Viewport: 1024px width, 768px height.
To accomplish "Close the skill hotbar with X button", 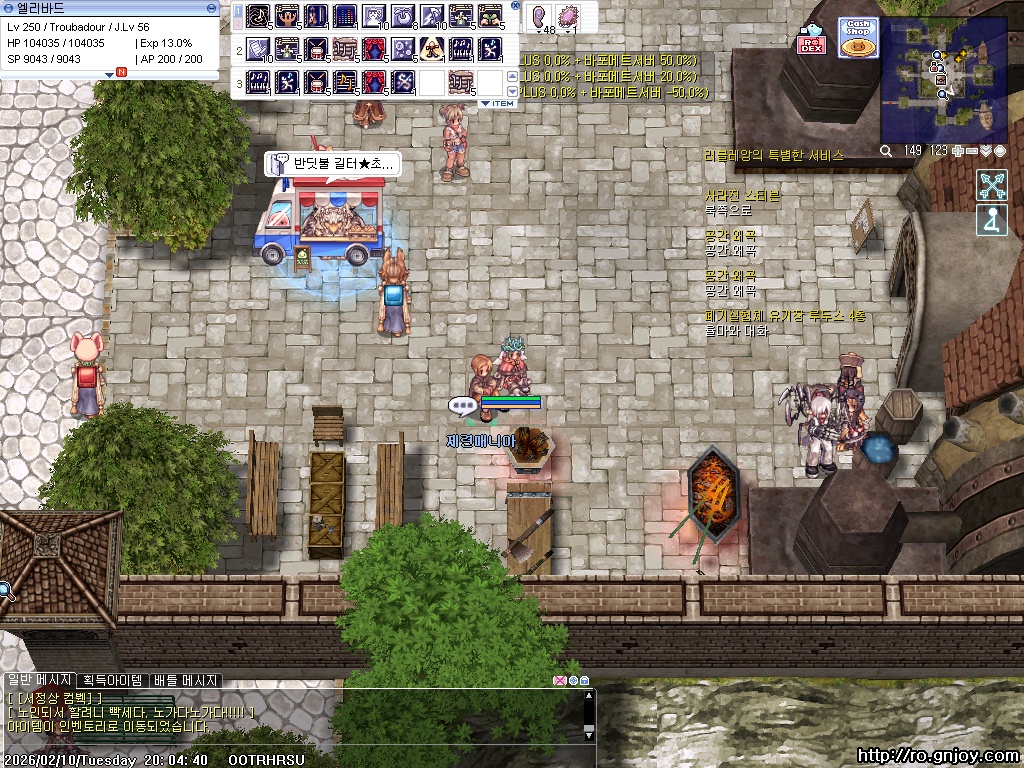I will click(515, 6).
